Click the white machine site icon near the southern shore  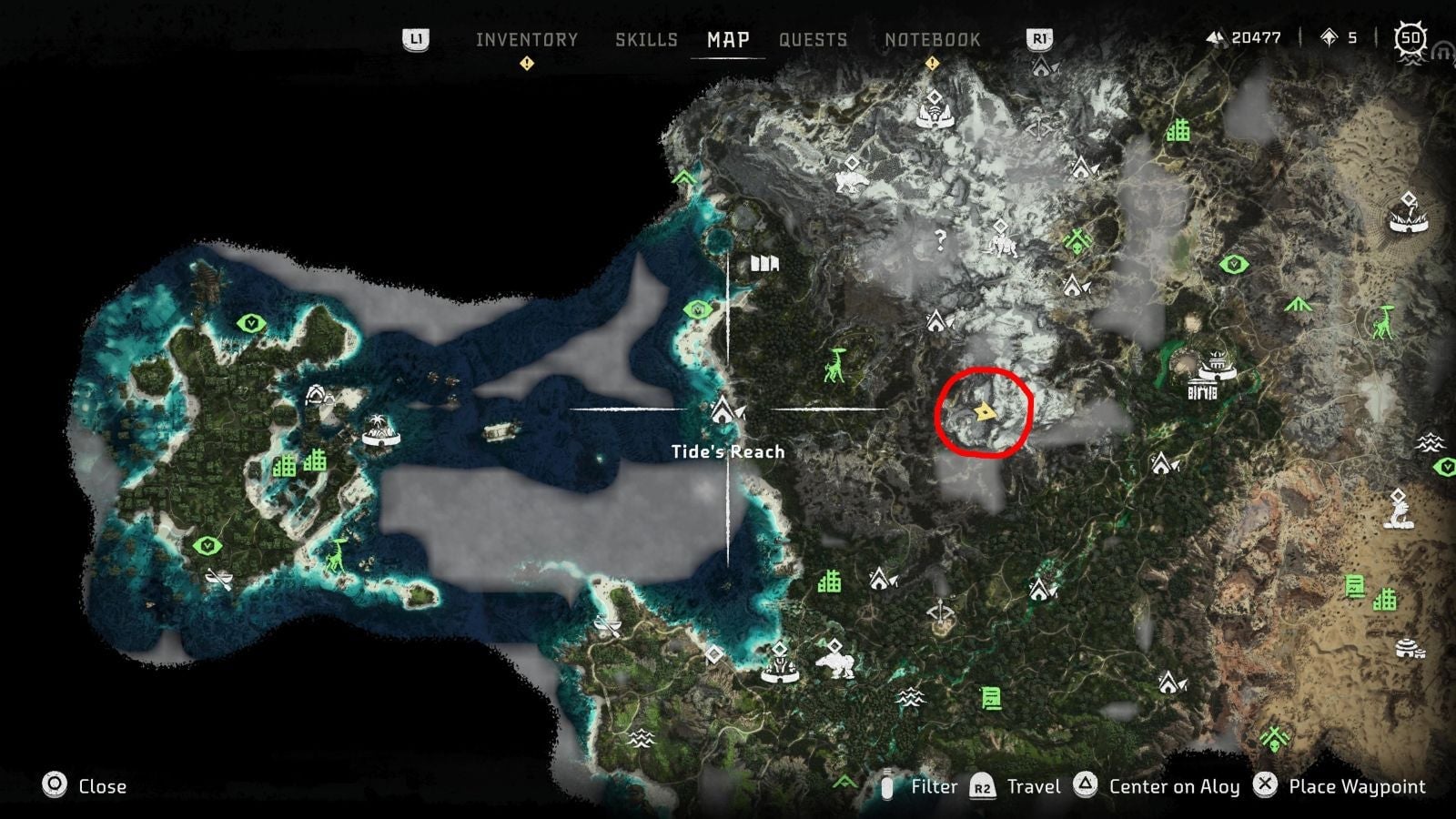[837, 662]
